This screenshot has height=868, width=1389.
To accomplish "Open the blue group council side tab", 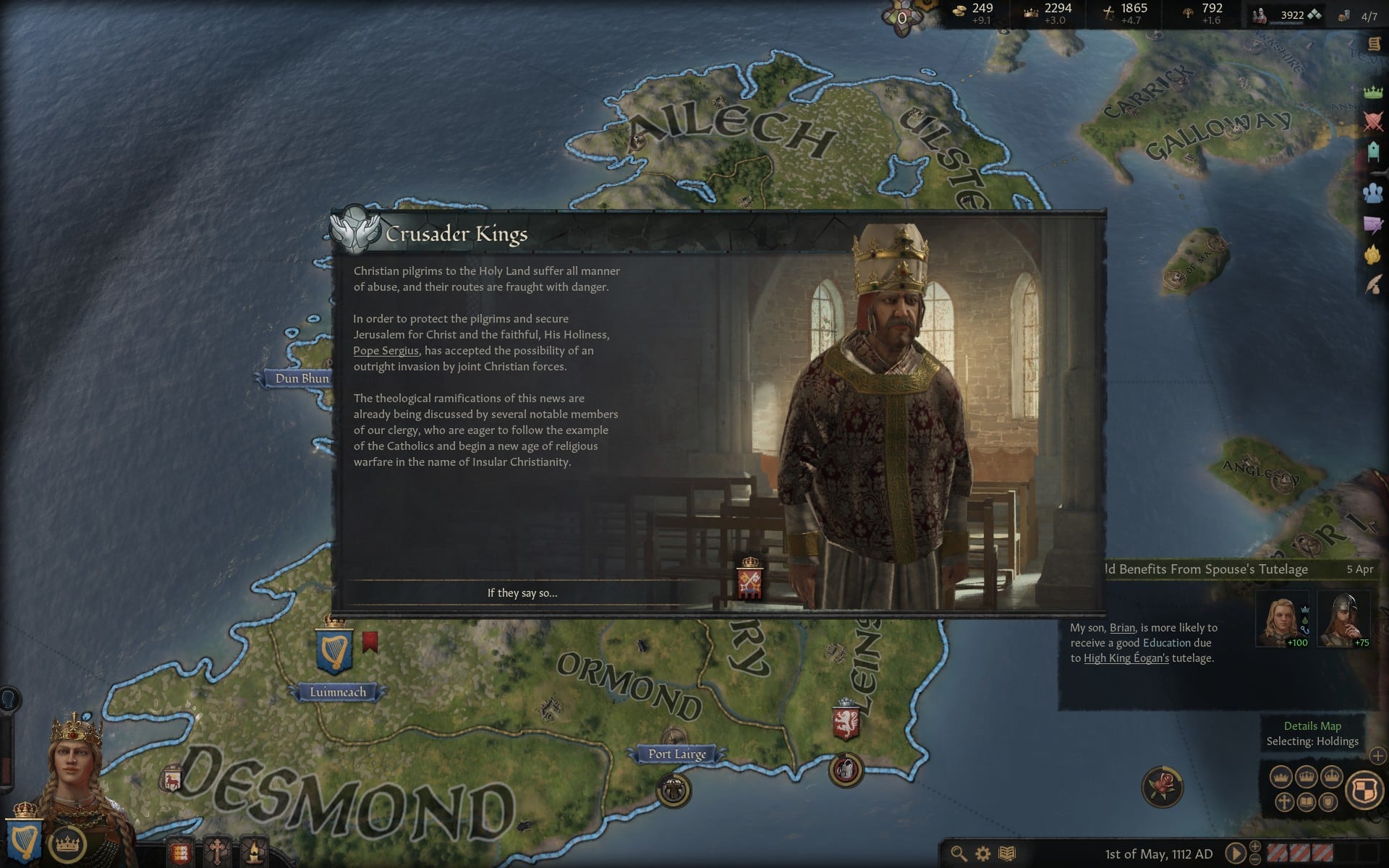I will click(1372, 192).
